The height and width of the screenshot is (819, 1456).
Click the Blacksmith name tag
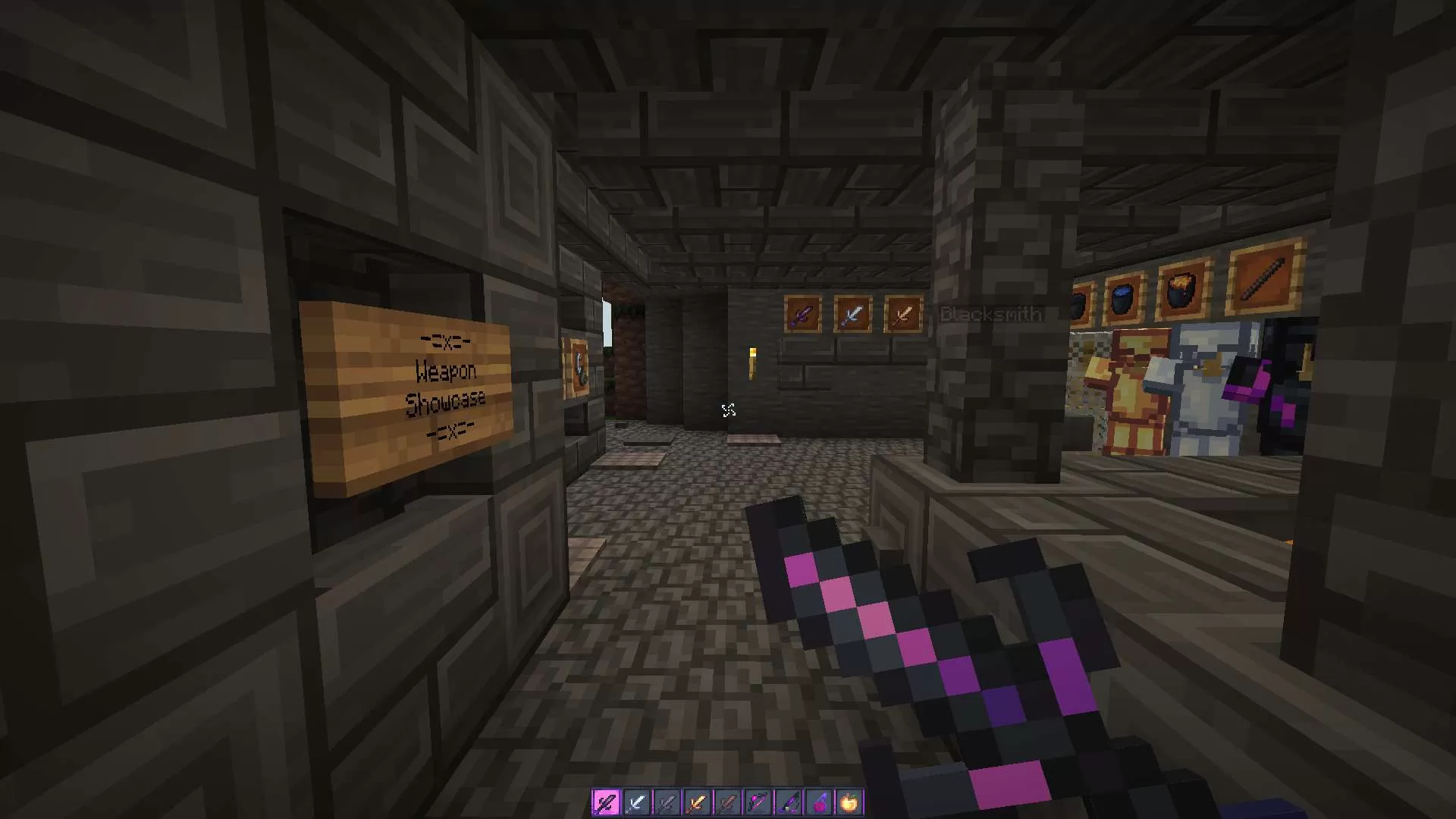point(990,314)
